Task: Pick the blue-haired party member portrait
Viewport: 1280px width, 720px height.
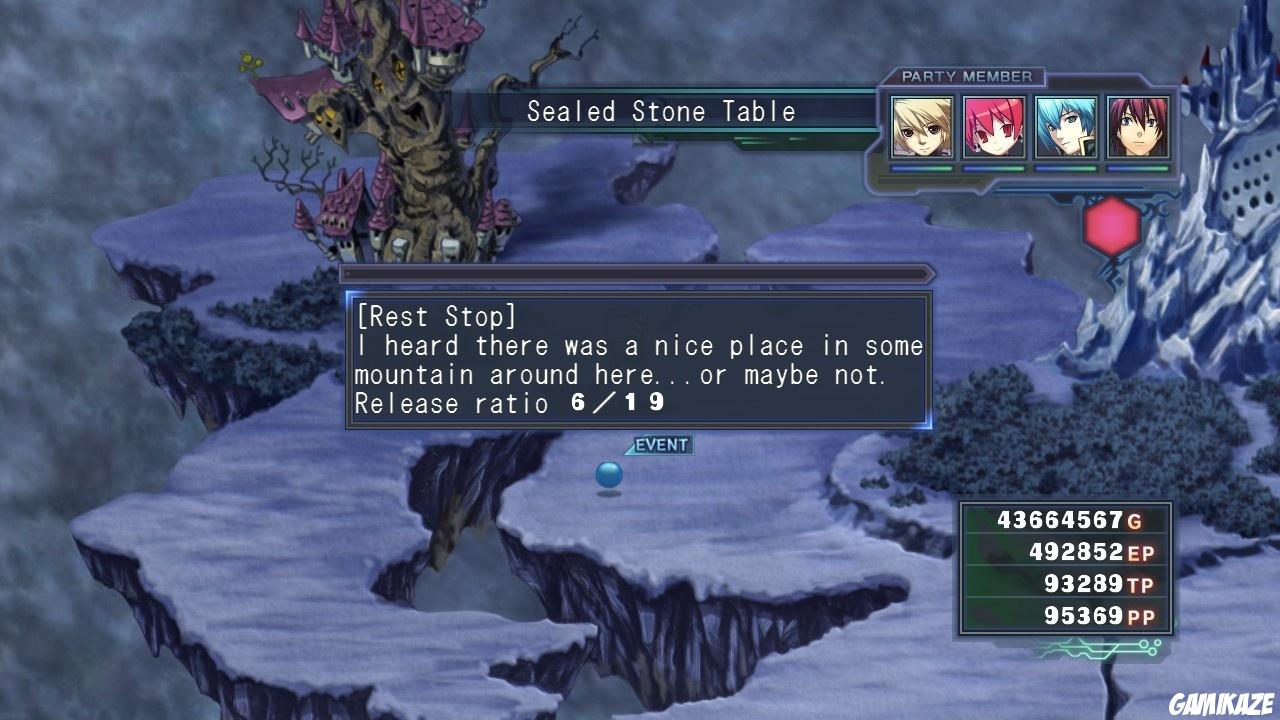Action: coord(1066,127)
